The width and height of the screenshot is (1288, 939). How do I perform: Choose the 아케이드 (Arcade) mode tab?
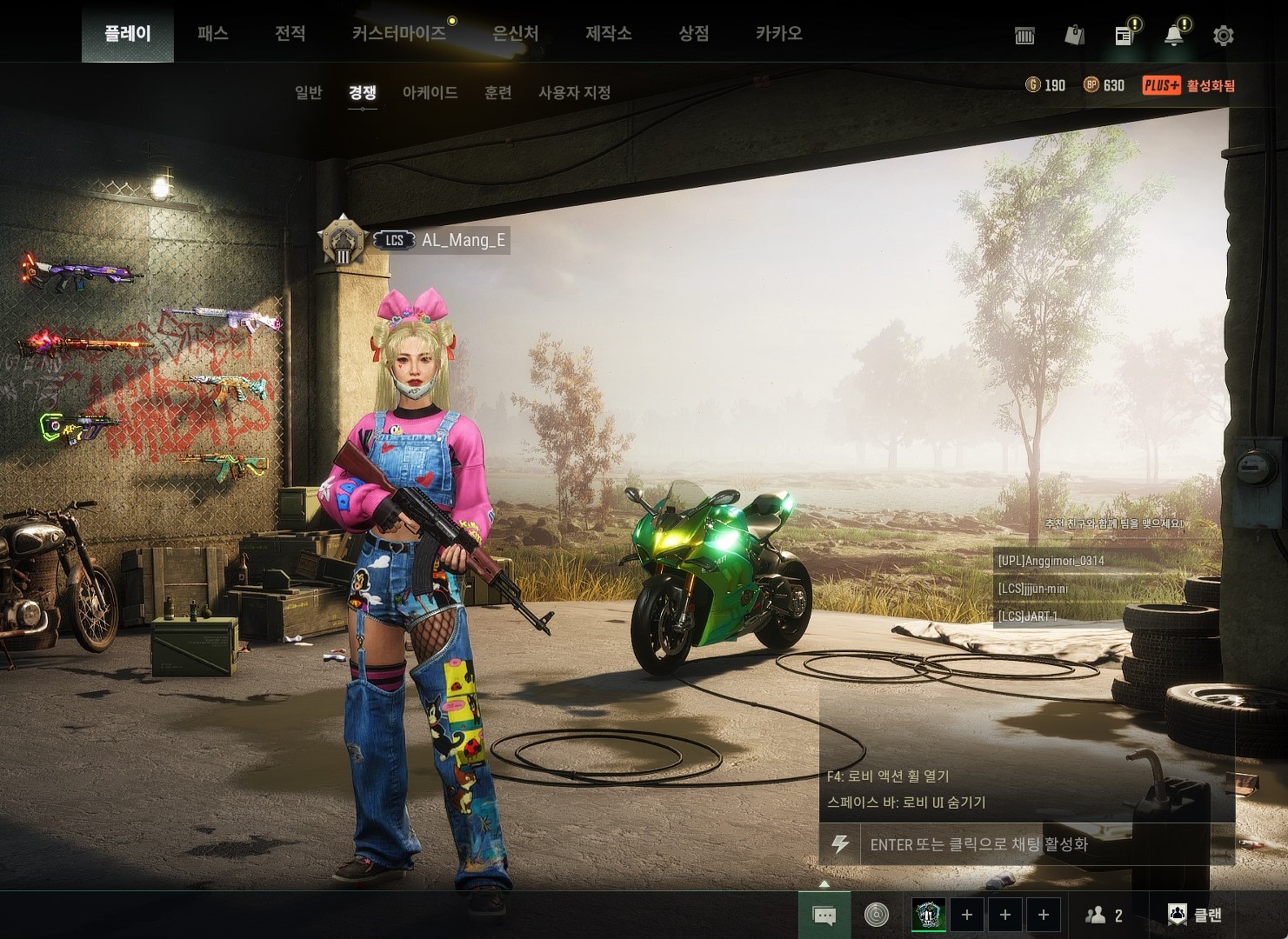[430, 92]
